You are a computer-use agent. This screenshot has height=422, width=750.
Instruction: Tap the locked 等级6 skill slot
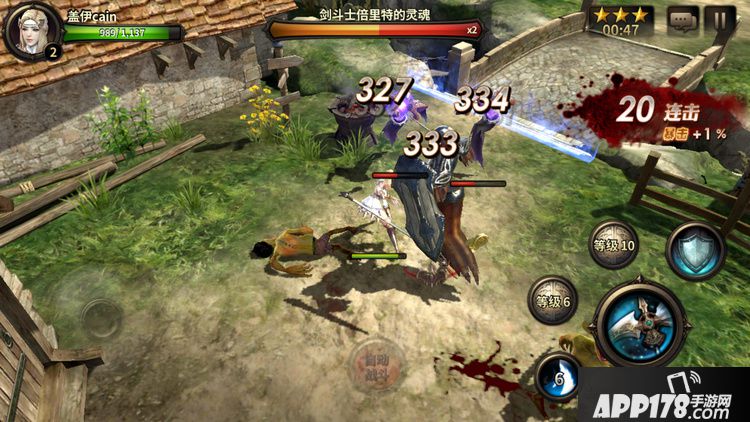(x=553, y=301)
